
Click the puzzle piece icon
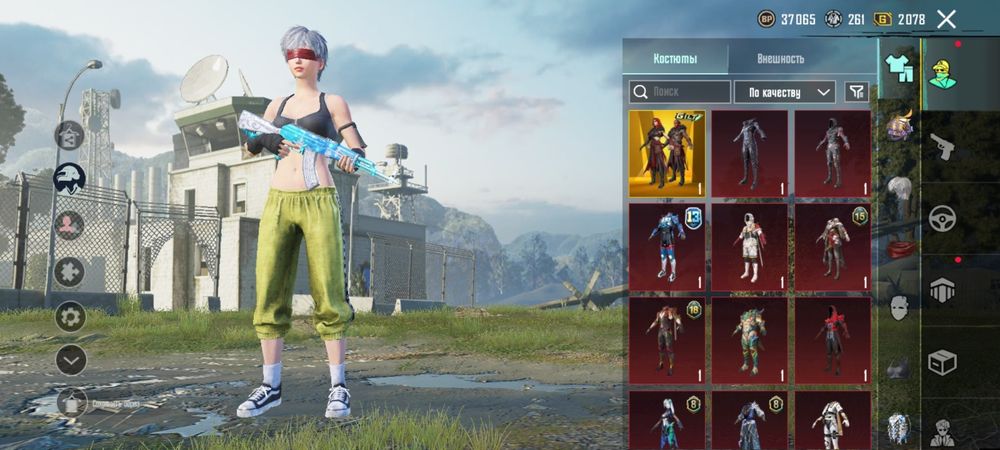[x=70, y=272]
